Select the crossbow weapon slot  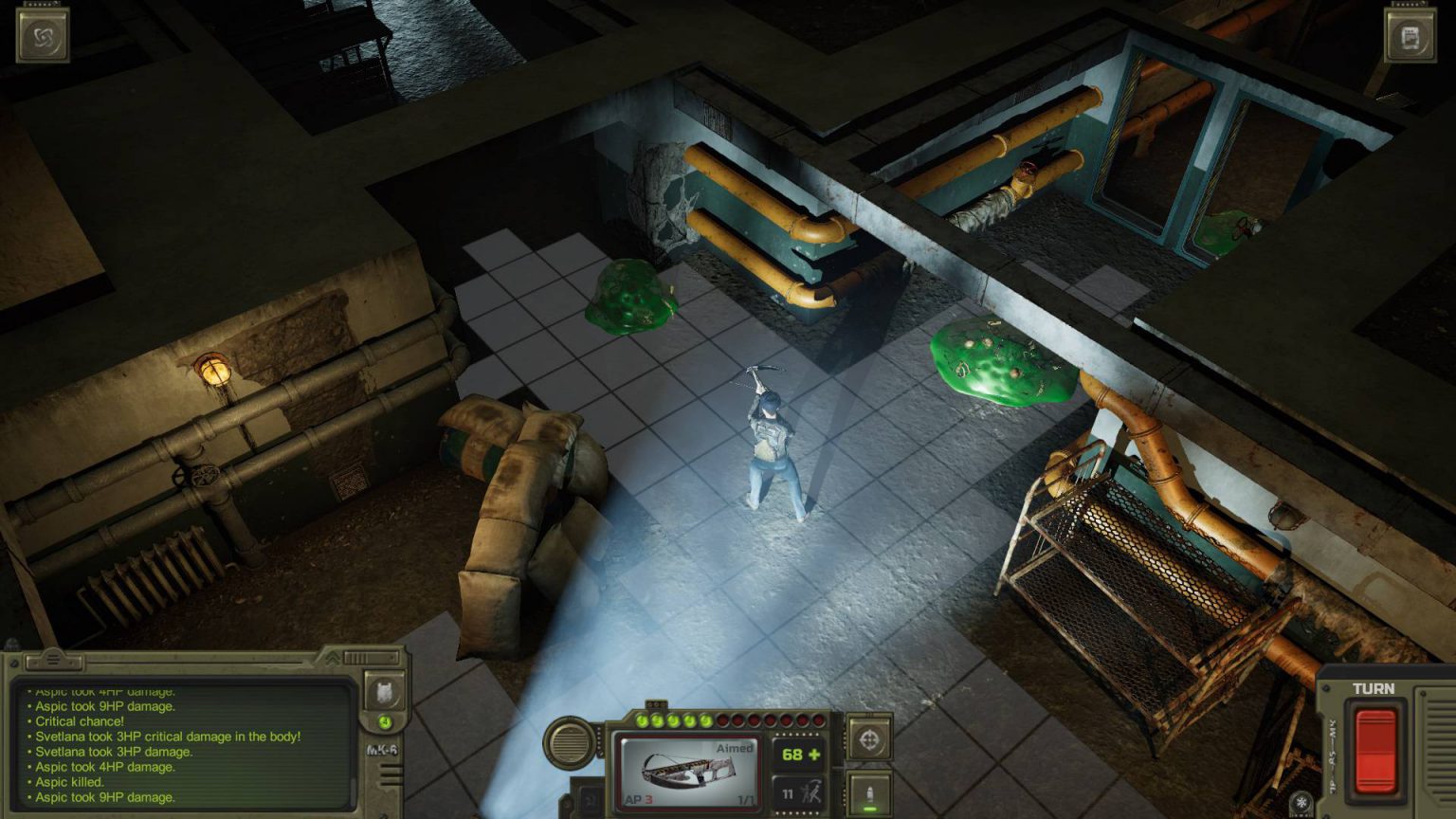(689, 772)
